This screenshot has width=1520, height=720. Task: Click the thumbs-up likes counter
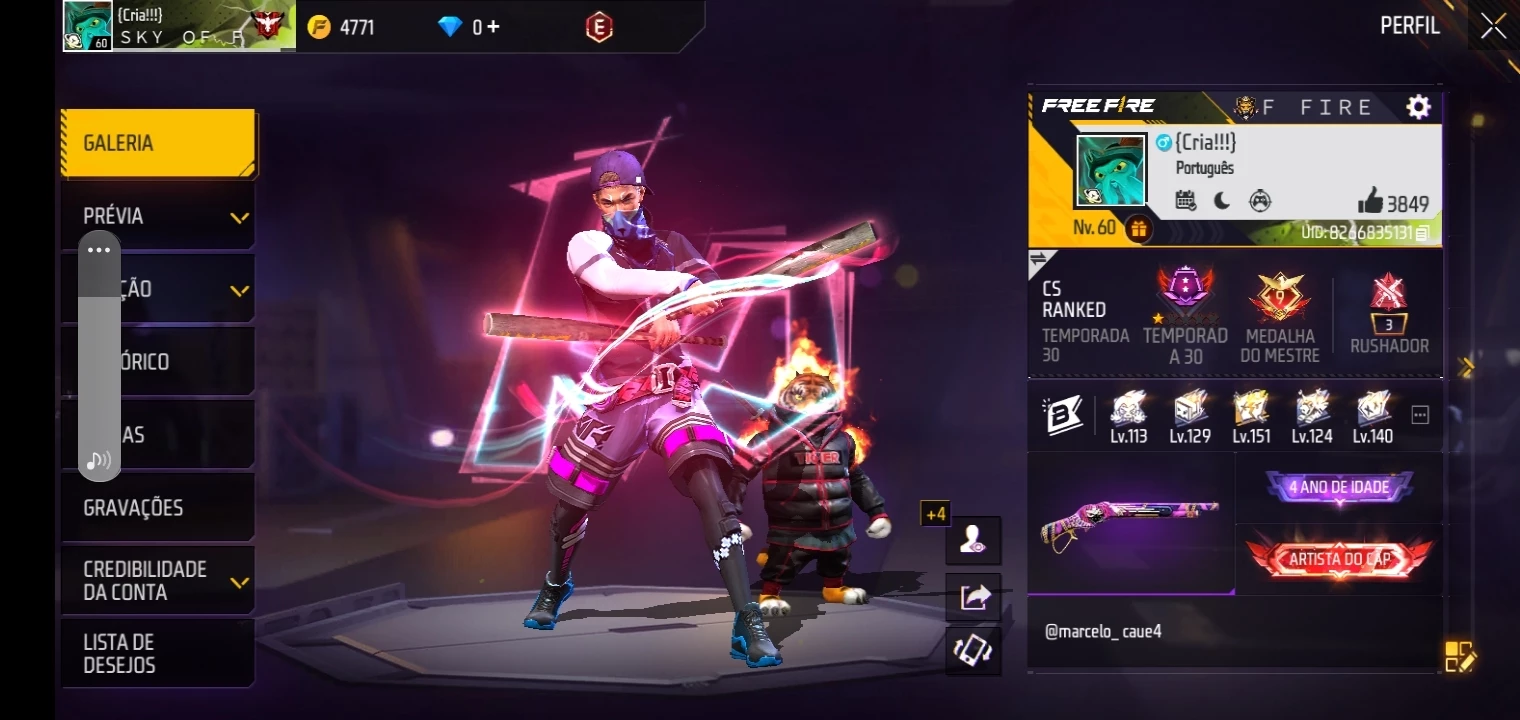[1392, 203]
